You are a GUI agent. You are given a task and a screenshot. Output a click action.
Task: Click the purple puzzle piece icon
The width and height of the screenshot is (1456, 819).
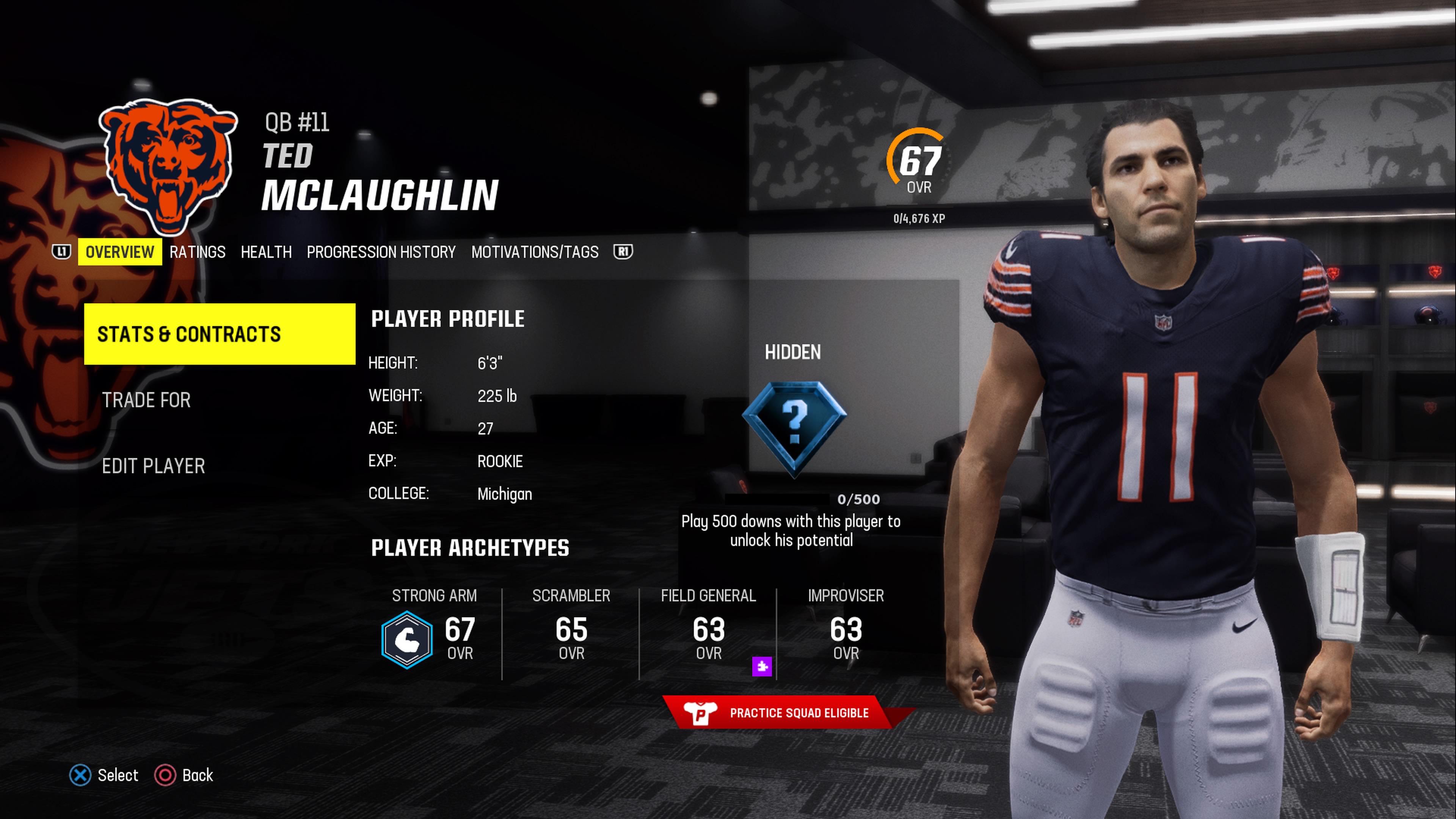click(x=762, y=667)
